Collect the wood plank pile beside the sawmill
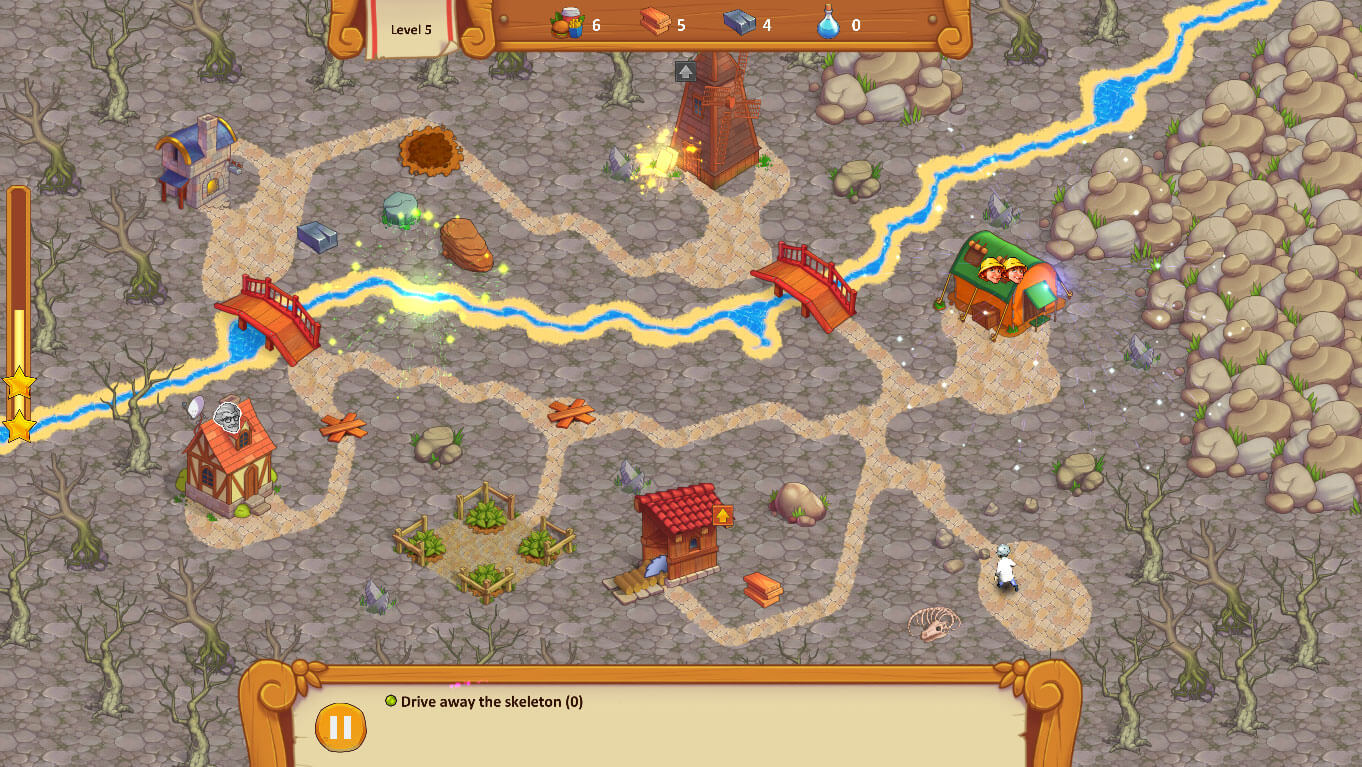 pos(764,590)
